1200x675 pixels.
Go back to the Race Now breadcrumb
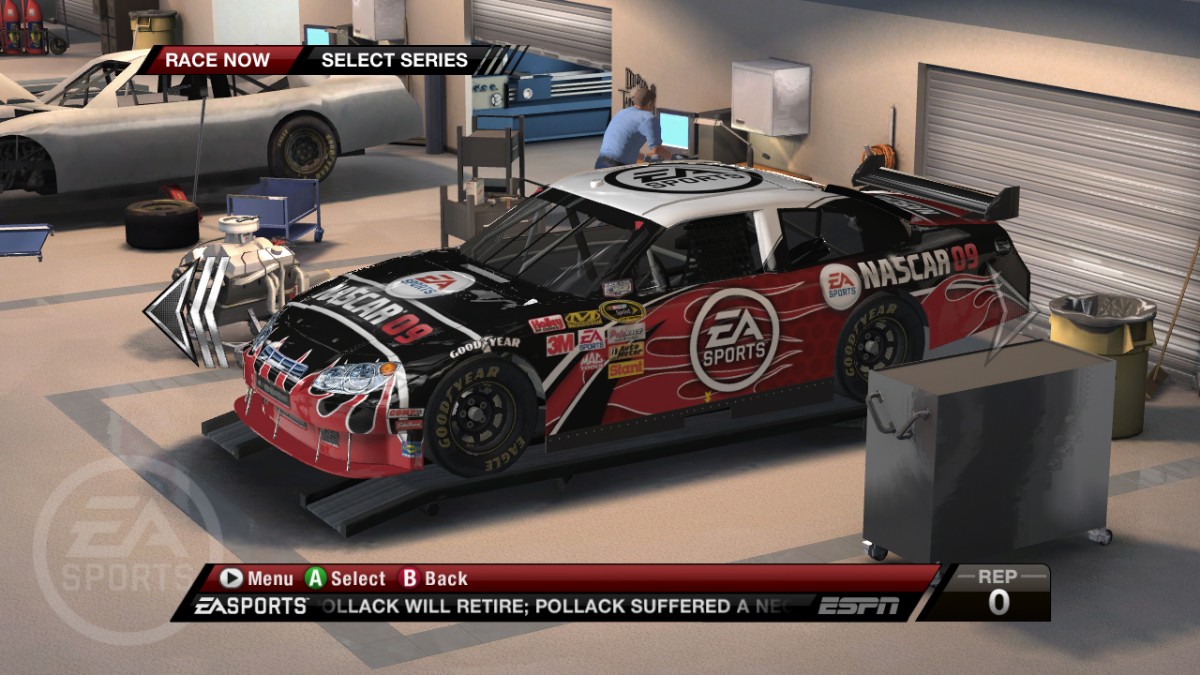tap(217, 60)
